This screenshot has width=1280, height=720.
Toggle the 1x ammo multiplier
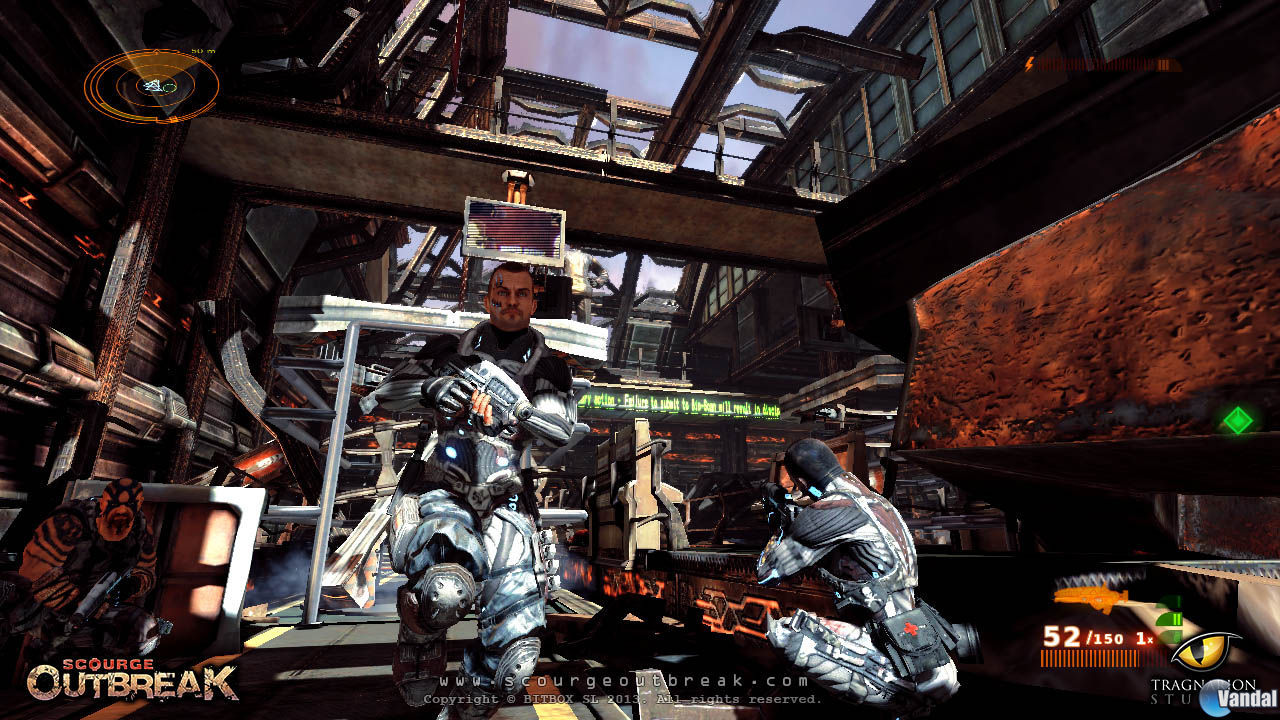point(1144,638)
